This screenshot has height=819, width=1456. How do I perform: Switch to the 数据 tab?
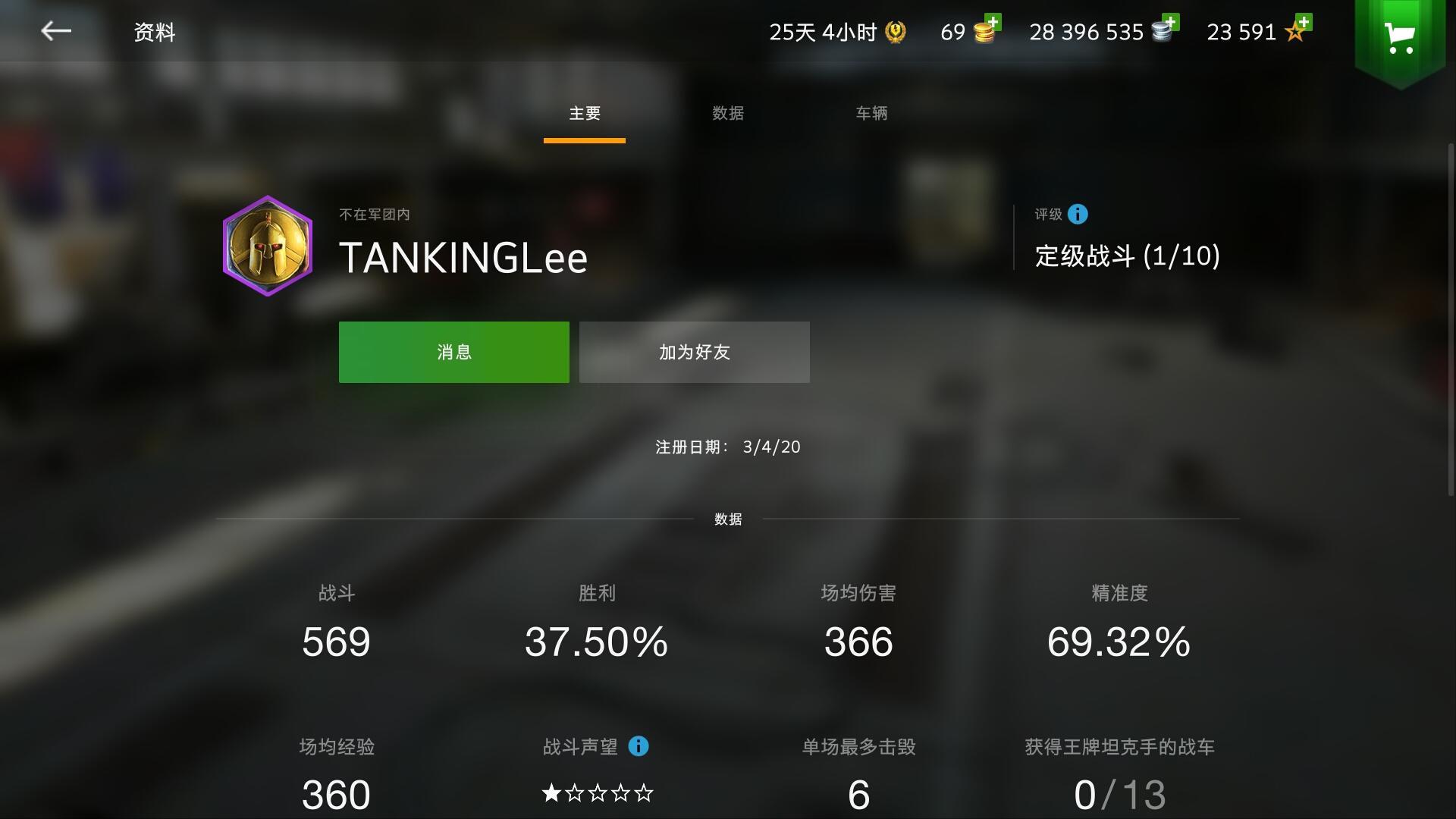tap(726, 114)
